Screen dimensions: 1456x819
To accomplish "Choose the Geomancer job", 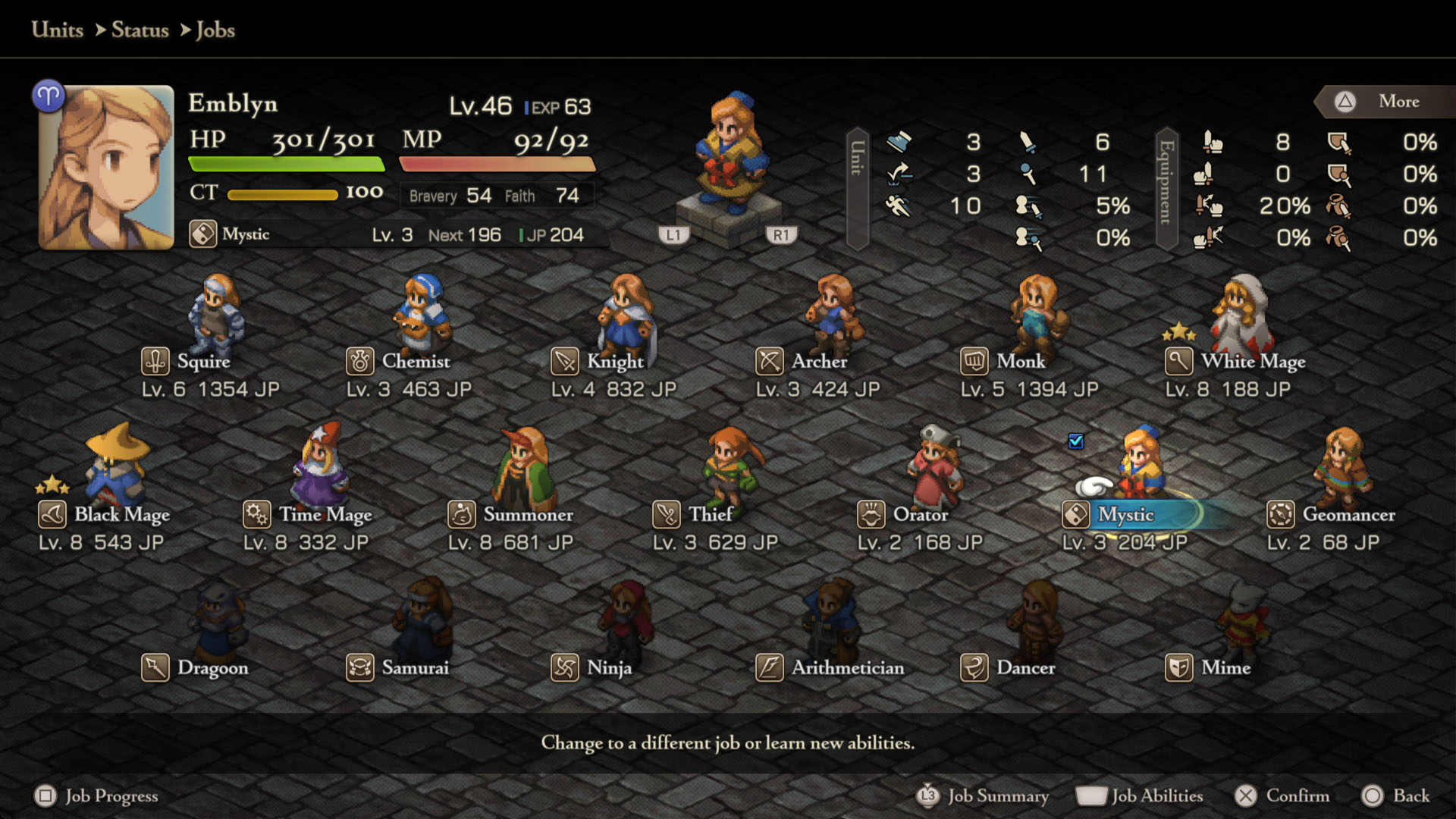I will (1348, 514).
